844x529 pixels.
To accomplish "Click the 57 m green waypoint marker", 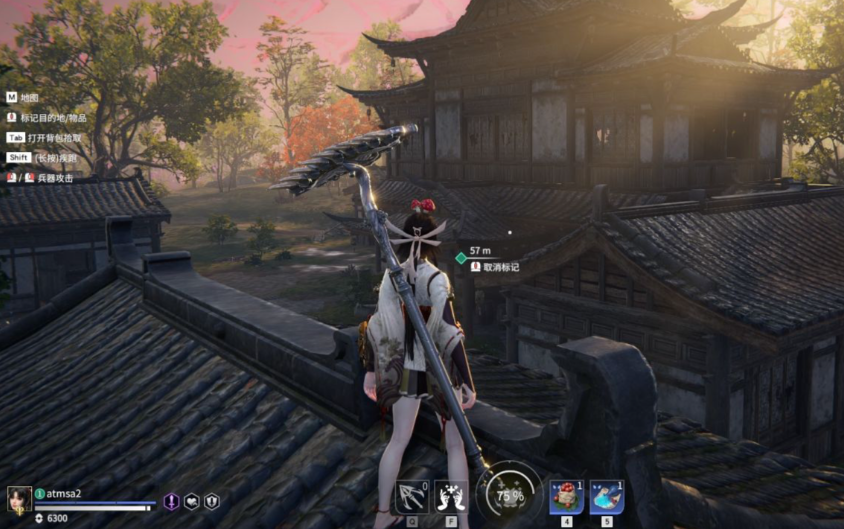I will [x=461, y=258].
